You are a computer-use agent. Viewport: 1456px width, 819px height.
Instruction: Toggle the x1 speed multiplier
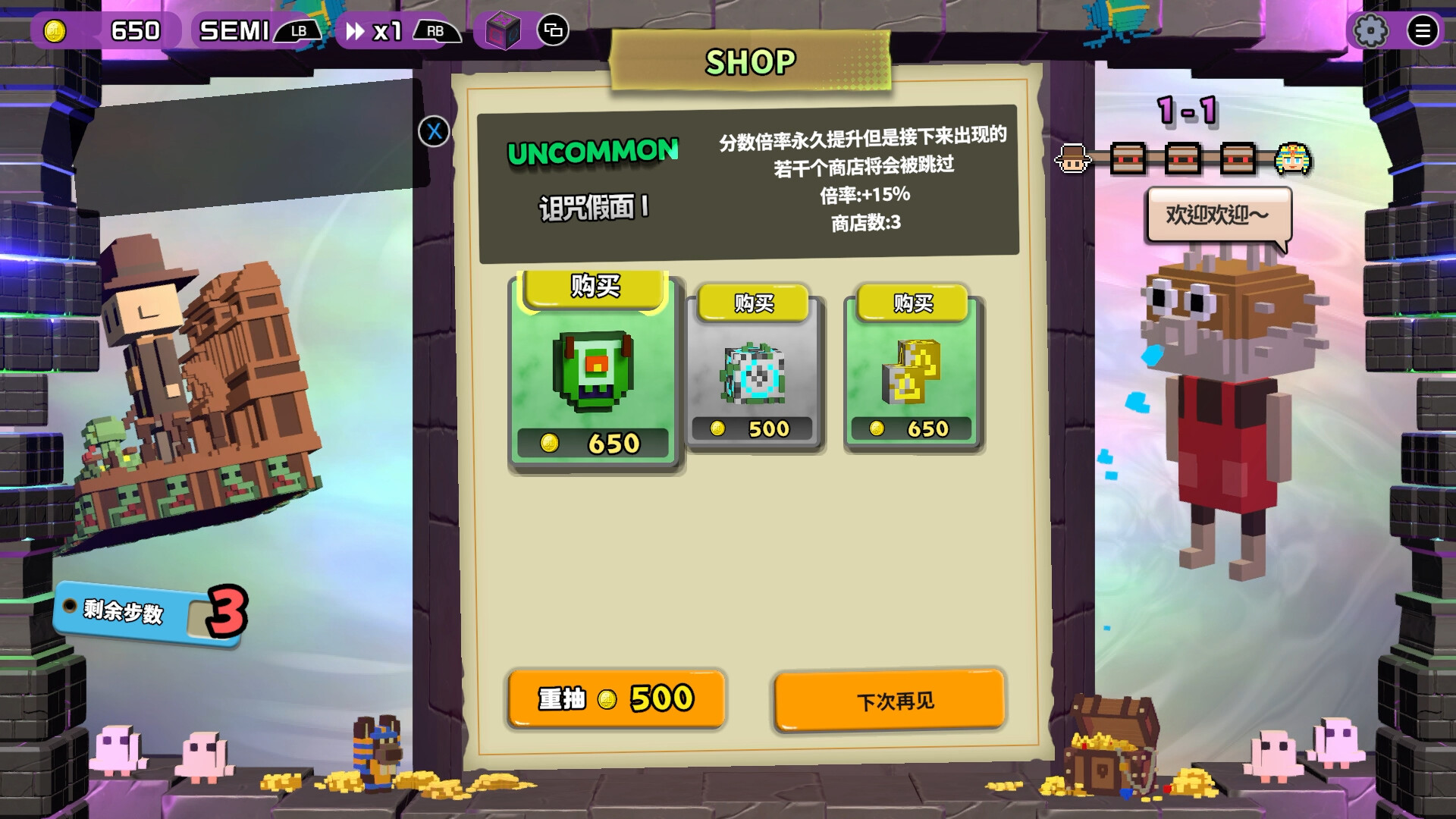381,30
